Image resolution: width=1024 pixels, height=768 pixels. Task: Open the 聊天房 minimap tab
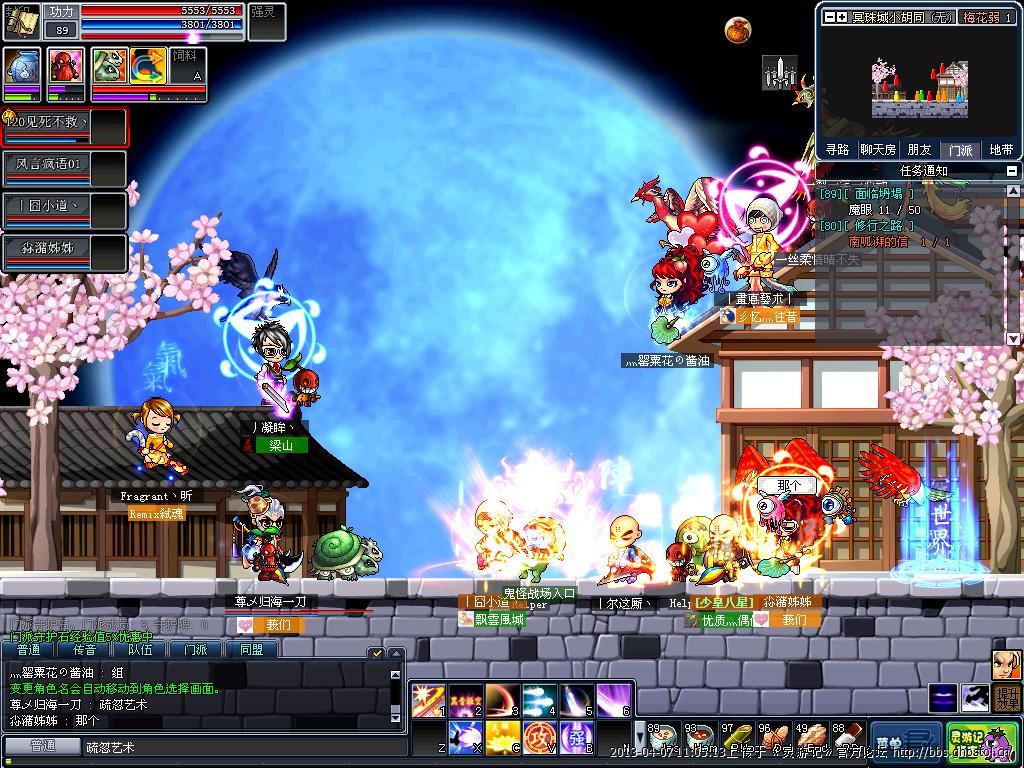click(x=877, y=150)
